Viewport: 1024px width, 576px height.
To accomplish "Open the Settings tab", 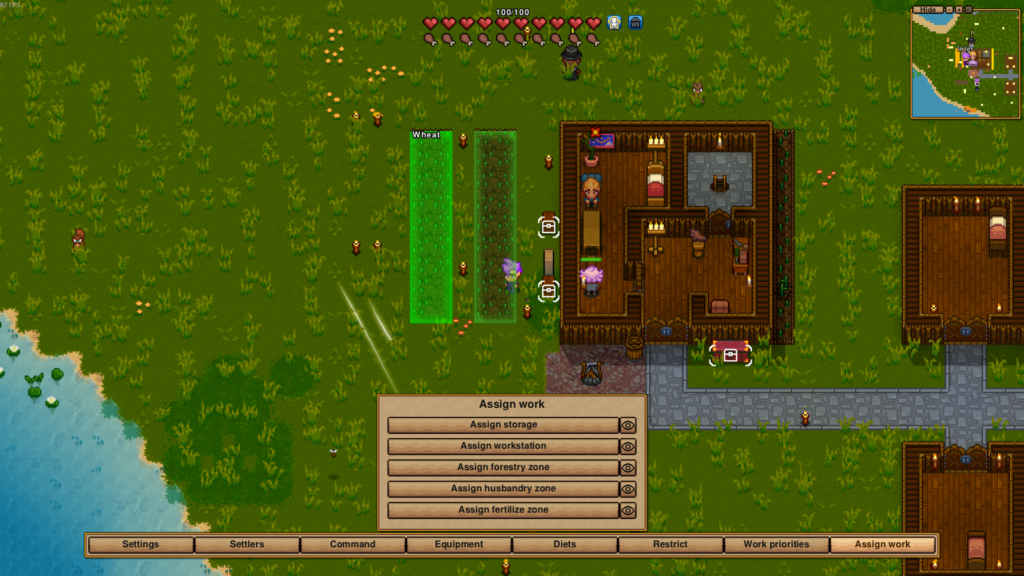I will click(x=141, y=544).
